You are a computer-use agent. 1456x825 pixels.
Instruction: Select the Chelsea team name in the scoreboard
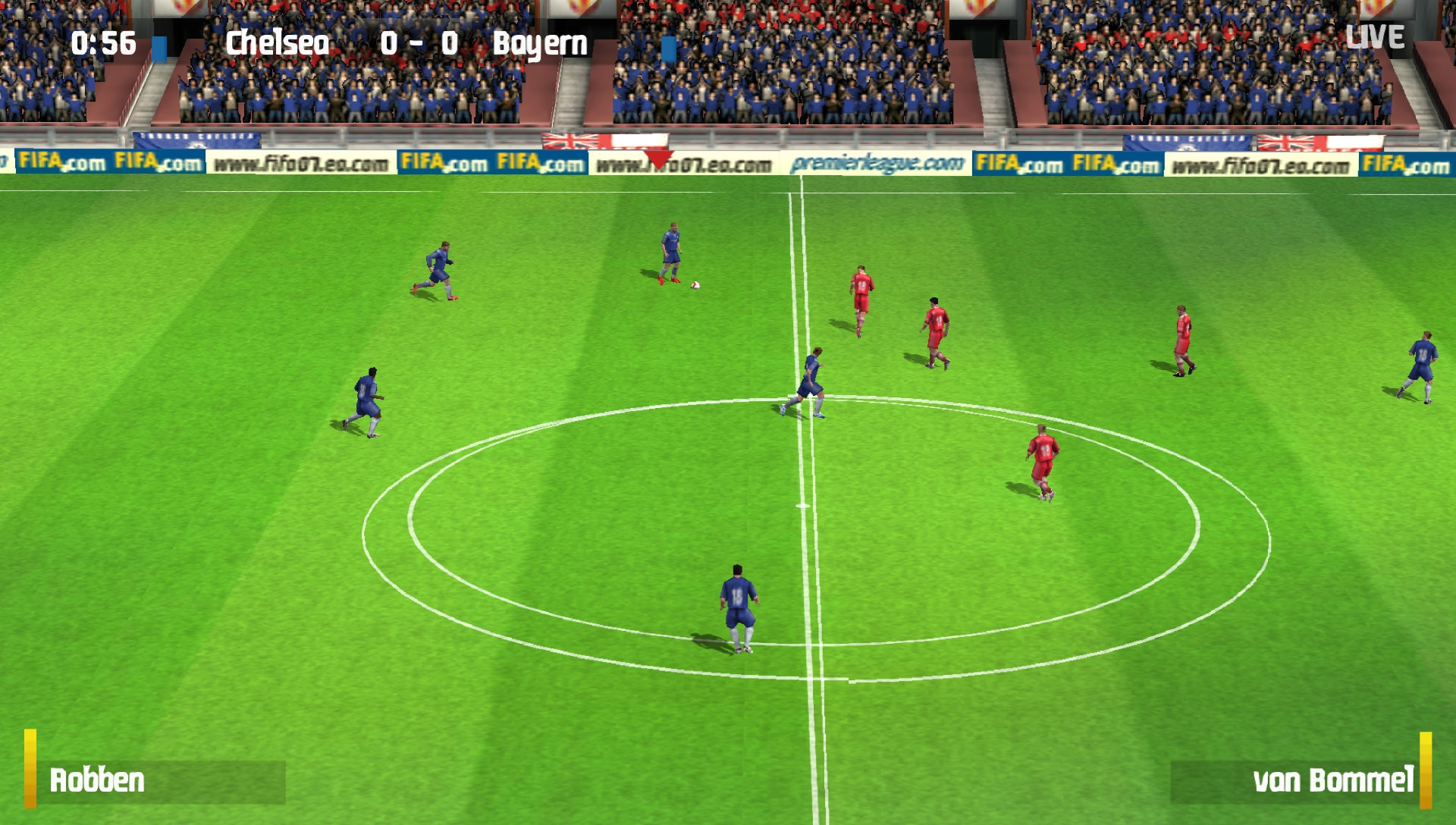point(279,44)
